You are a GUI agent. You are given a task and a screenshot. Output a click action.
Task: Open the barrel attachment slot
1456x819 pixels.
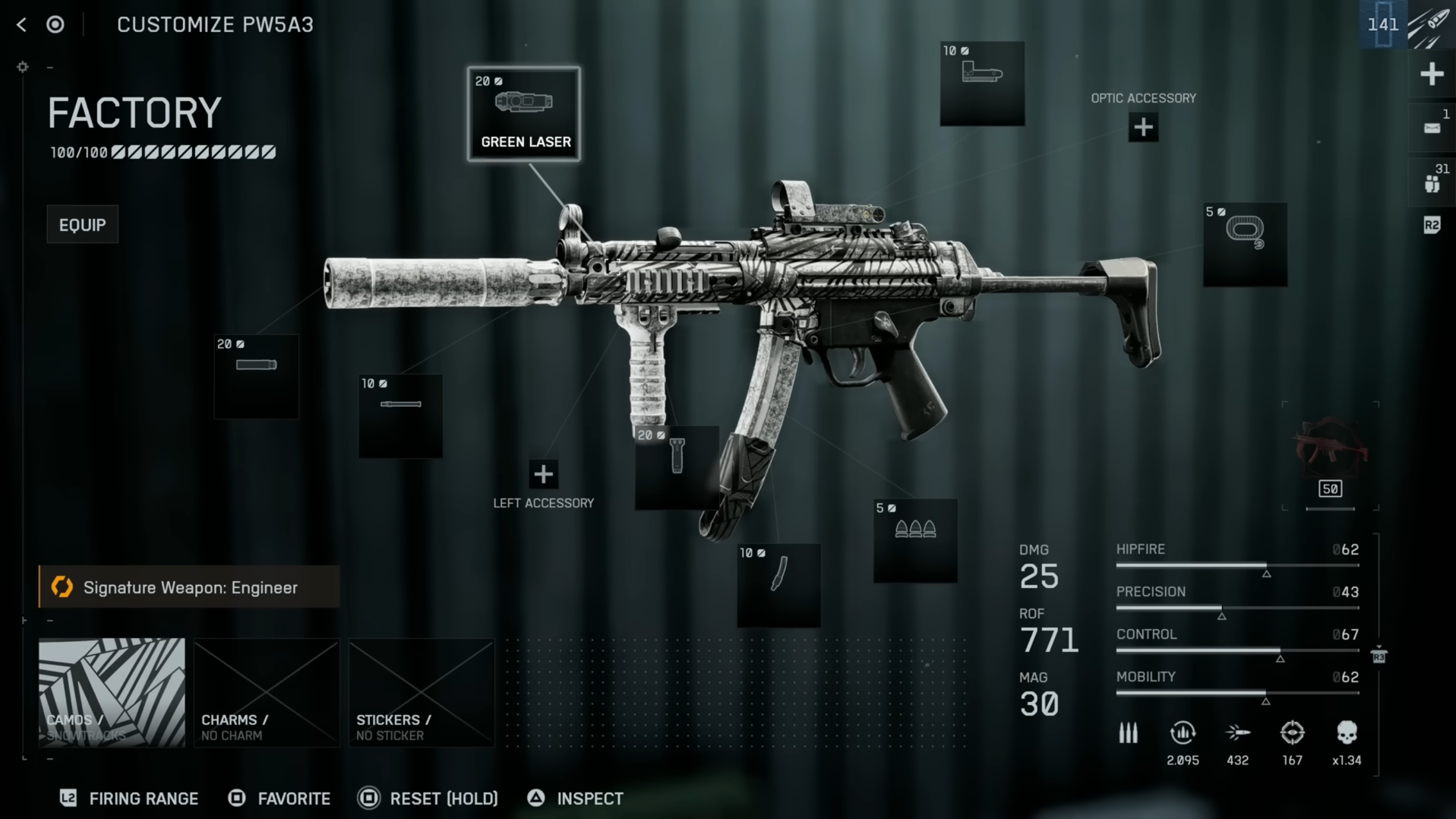pos(400,416)
